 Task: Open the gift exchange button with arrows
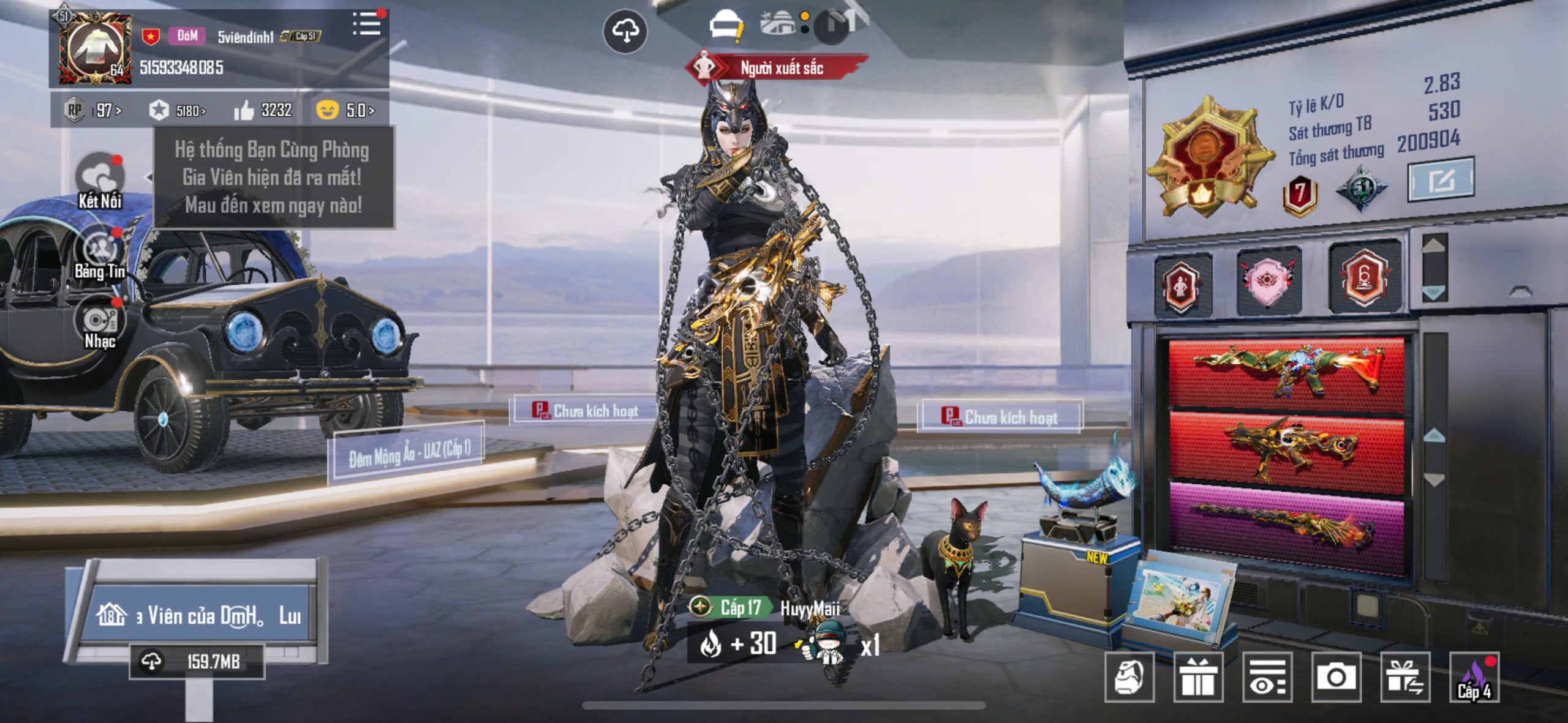tap(1405, 677)
